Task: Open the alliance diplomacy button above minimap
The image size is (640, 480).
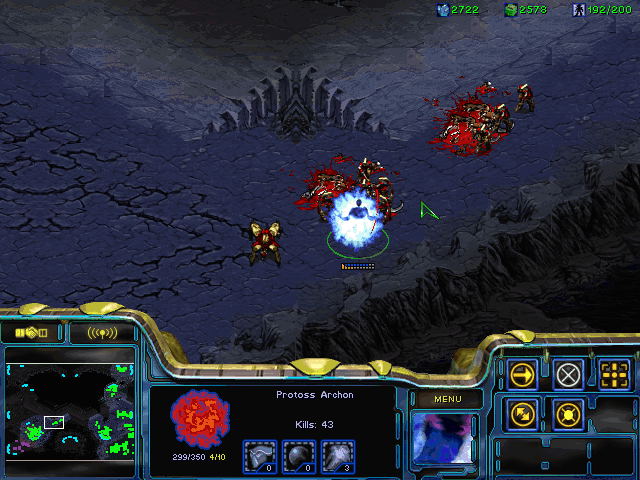Action: 32,332
